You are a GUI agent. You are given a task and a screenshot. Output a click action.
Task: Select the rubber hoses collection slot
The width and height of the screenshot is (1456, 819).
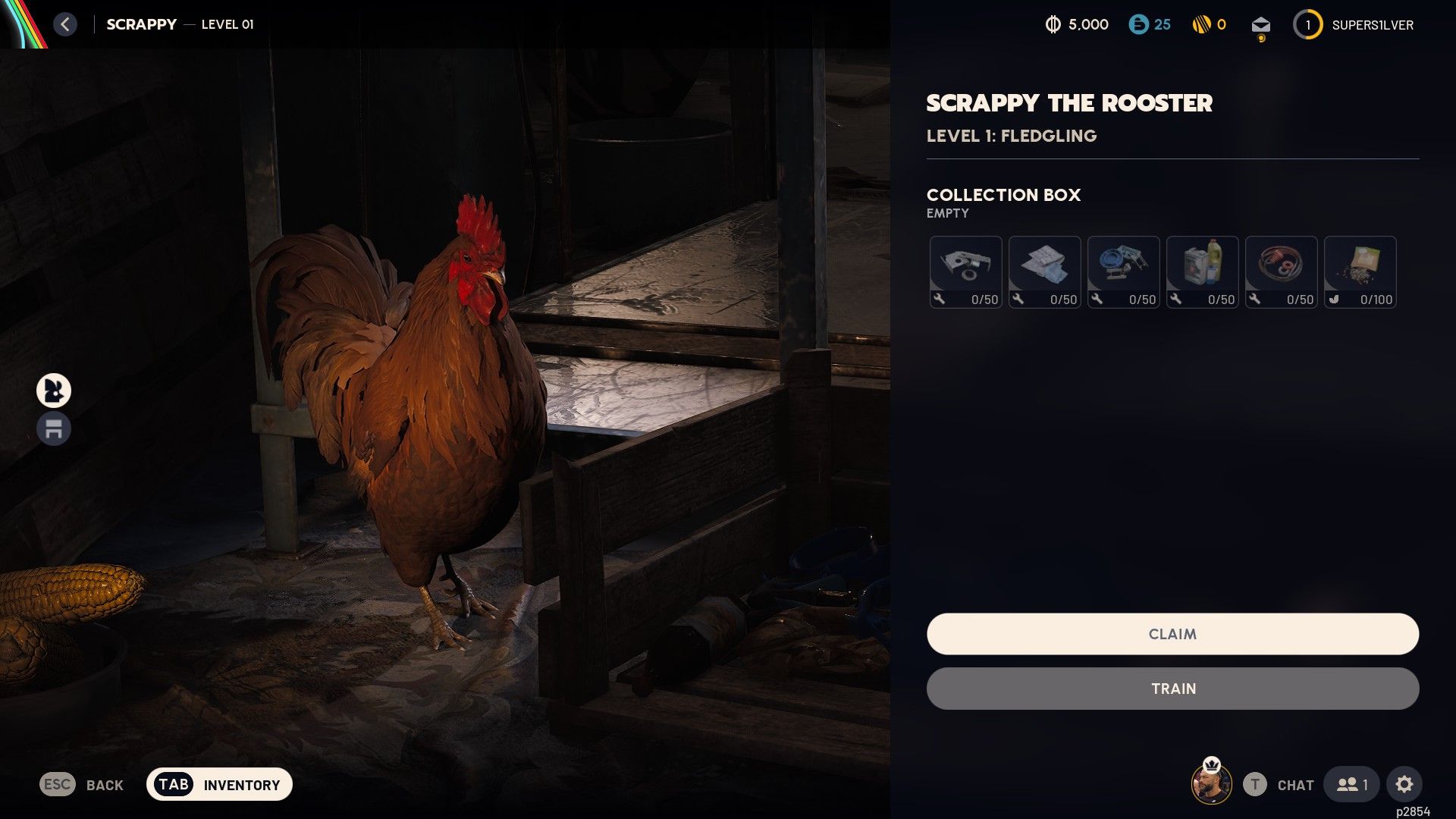tap(1281, 271)
